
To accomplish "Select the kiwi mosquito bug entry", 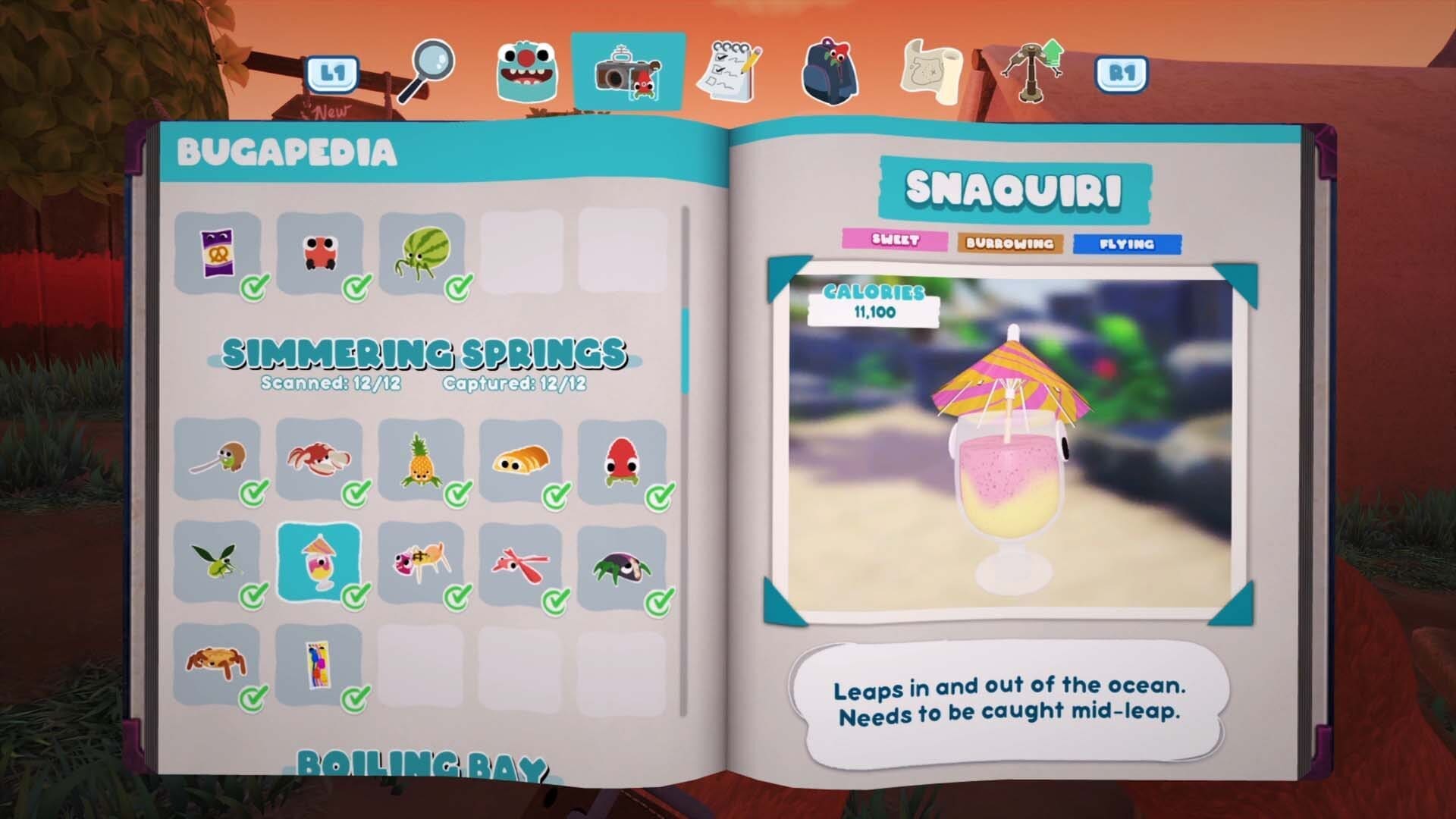I will (217, 460).
